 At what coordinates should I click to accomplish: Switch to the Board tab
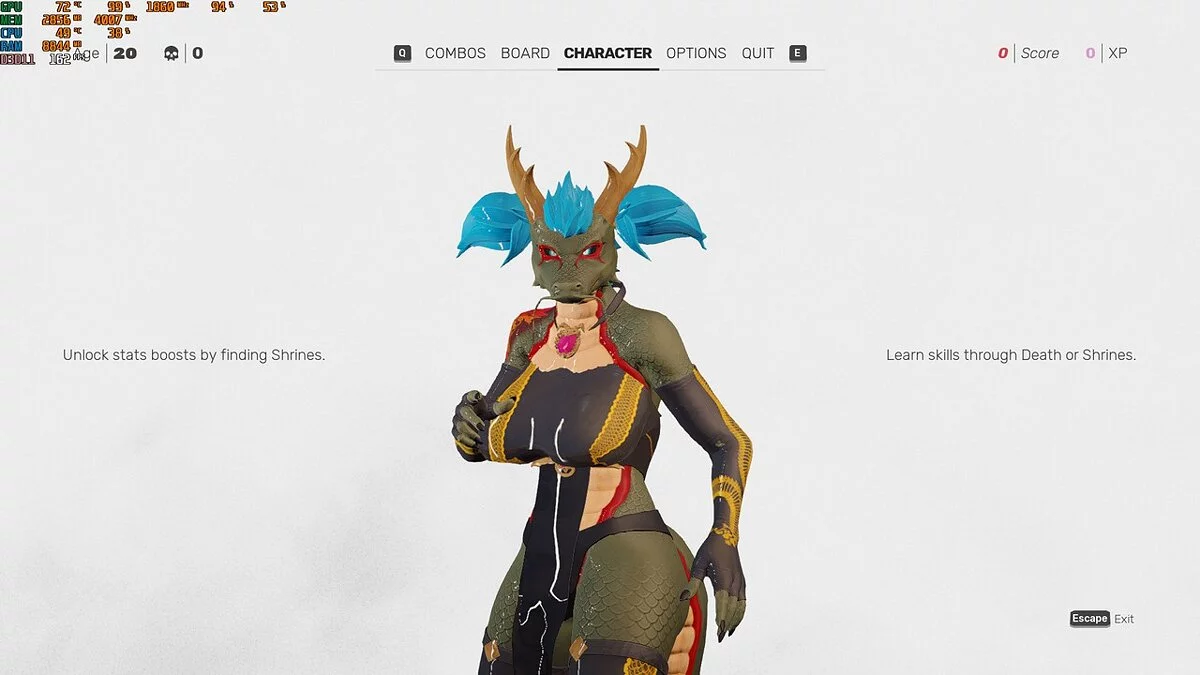pos(525,53)
